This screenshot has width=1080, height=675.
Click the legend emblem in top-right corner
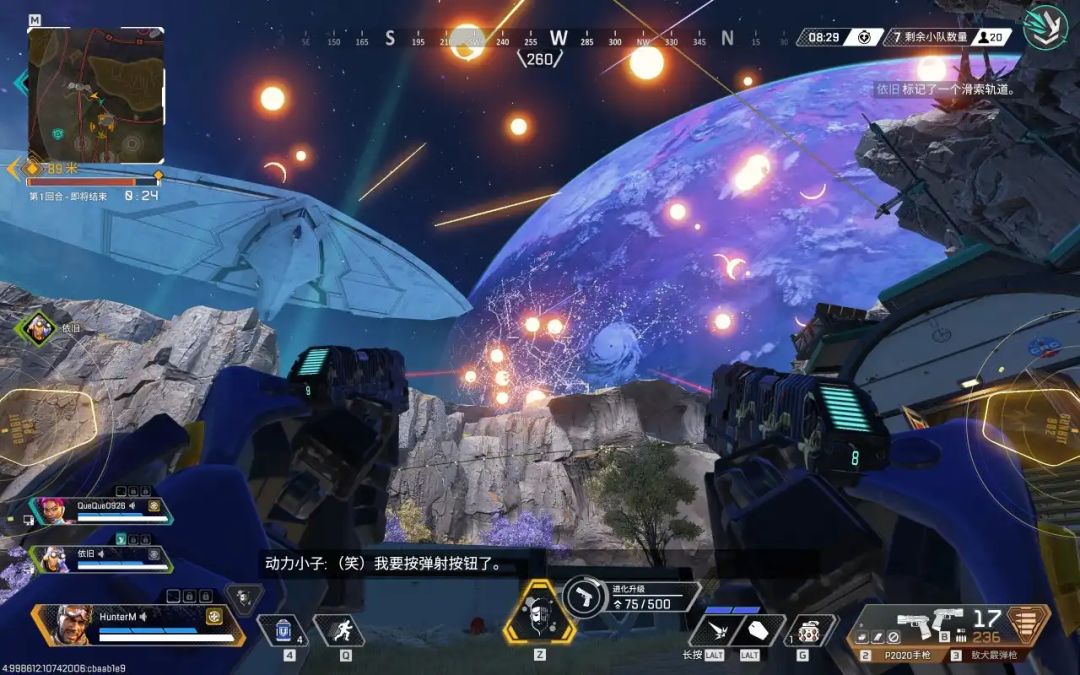[1047, 28]
